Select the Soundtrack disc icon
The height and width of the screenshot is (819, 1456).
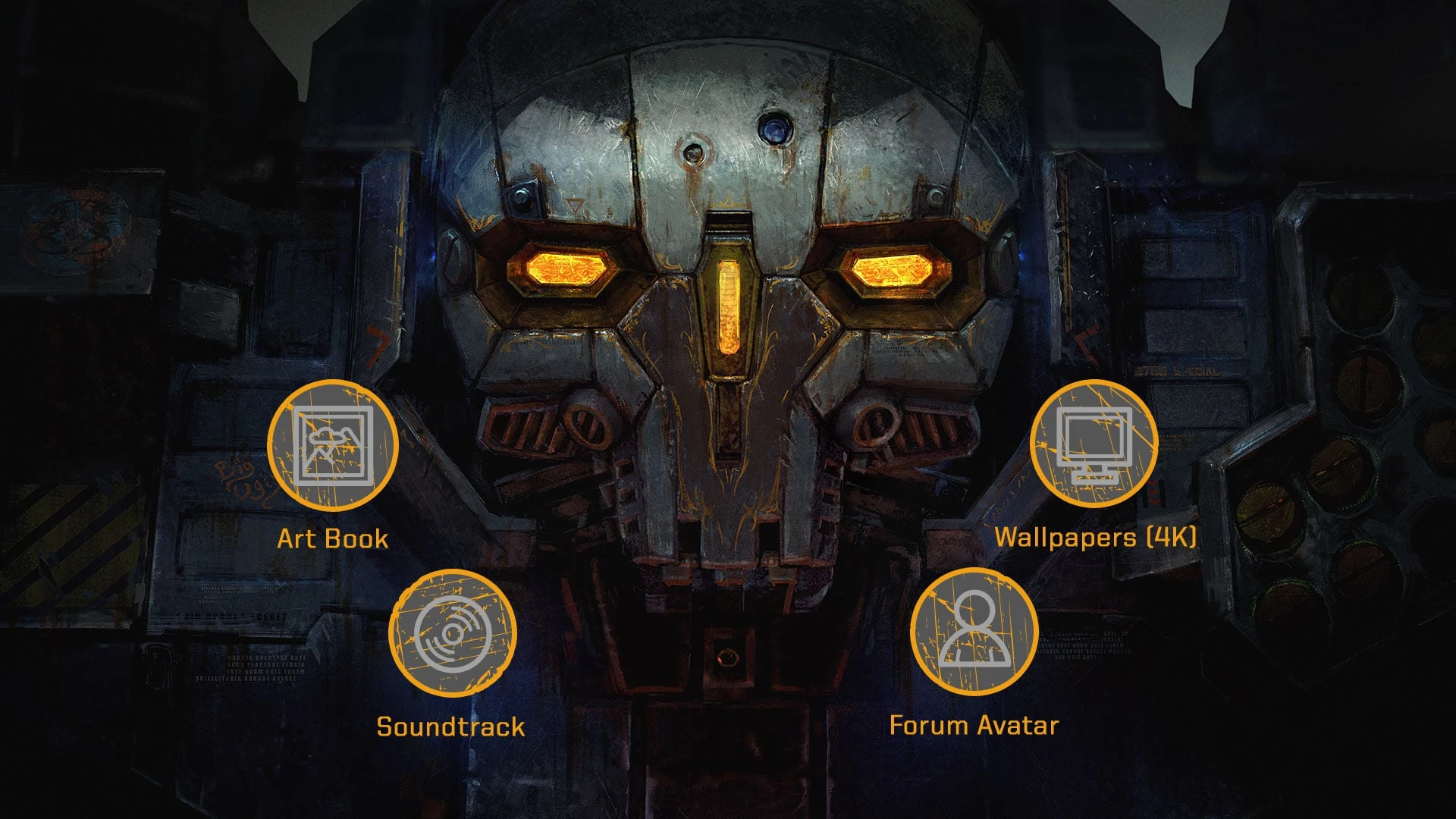(x=453, y=632)
